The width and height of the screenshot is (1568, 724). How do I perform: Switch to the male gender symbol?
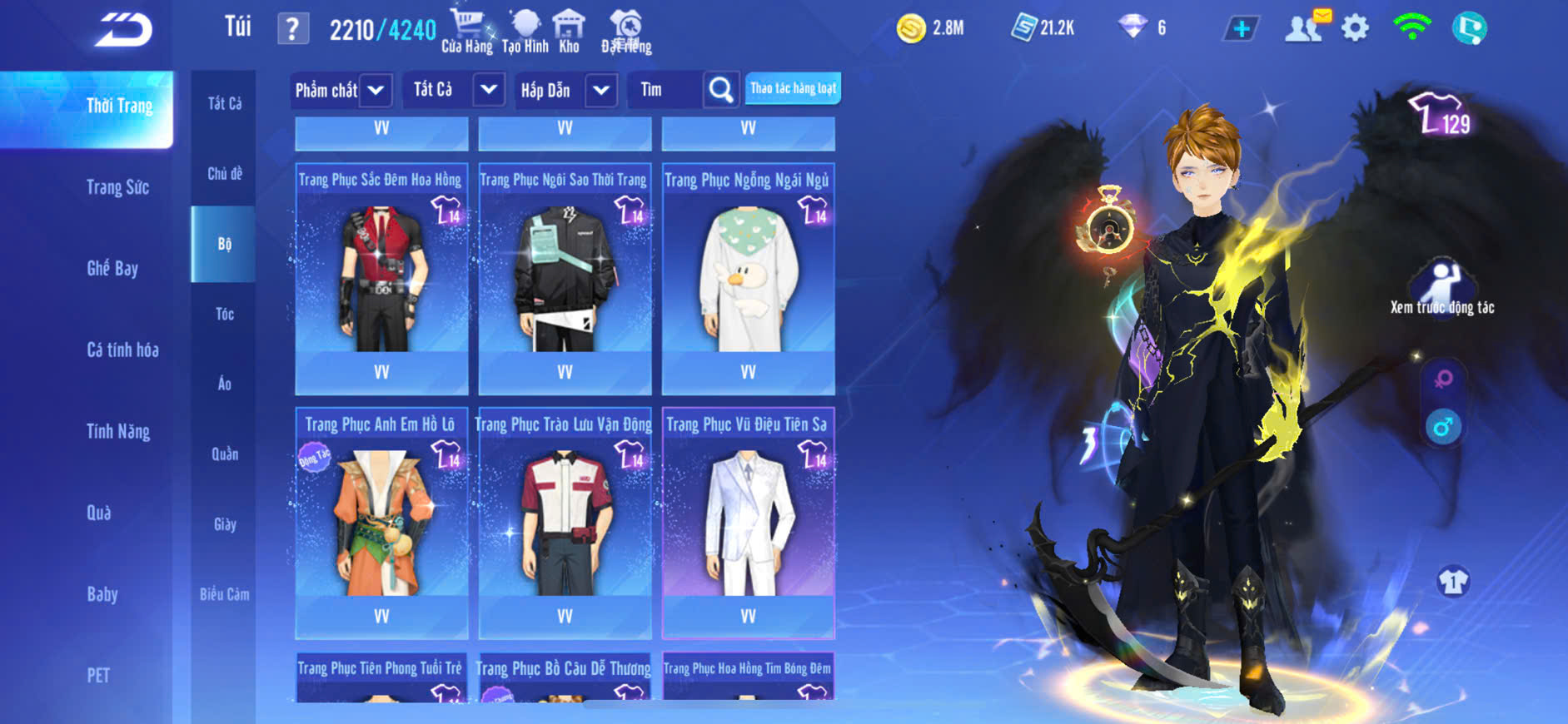[x=1443, y=428]
